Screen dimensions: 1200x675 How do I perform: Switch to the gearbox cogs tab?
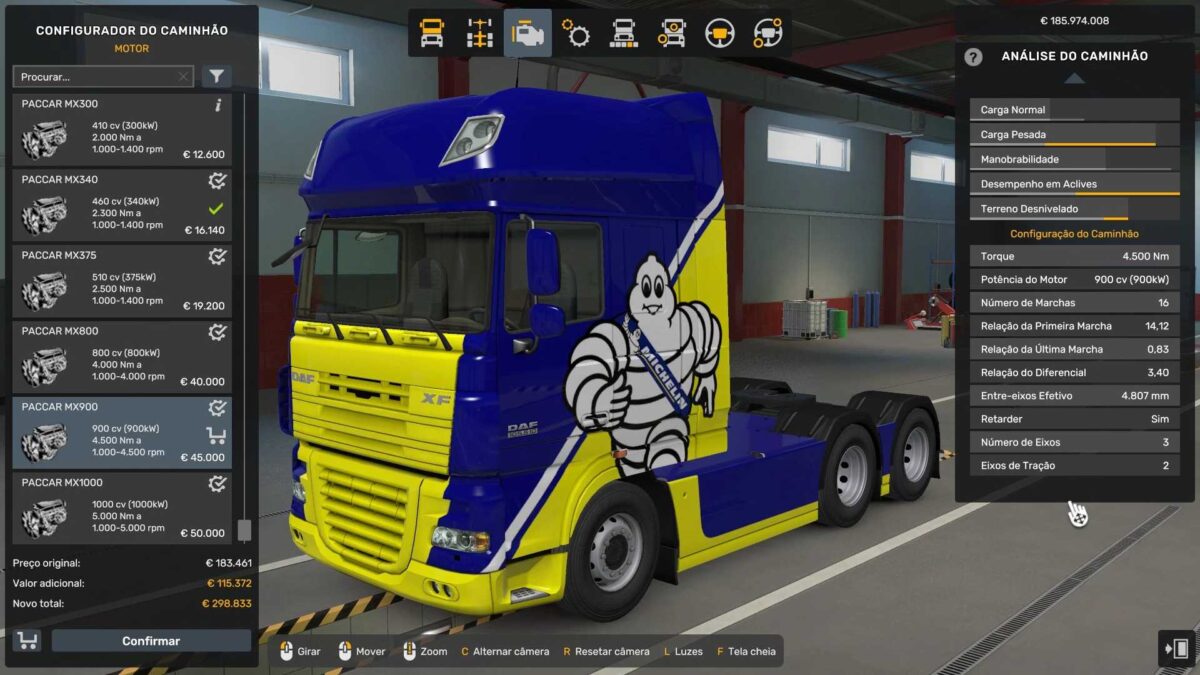(576, 34)
